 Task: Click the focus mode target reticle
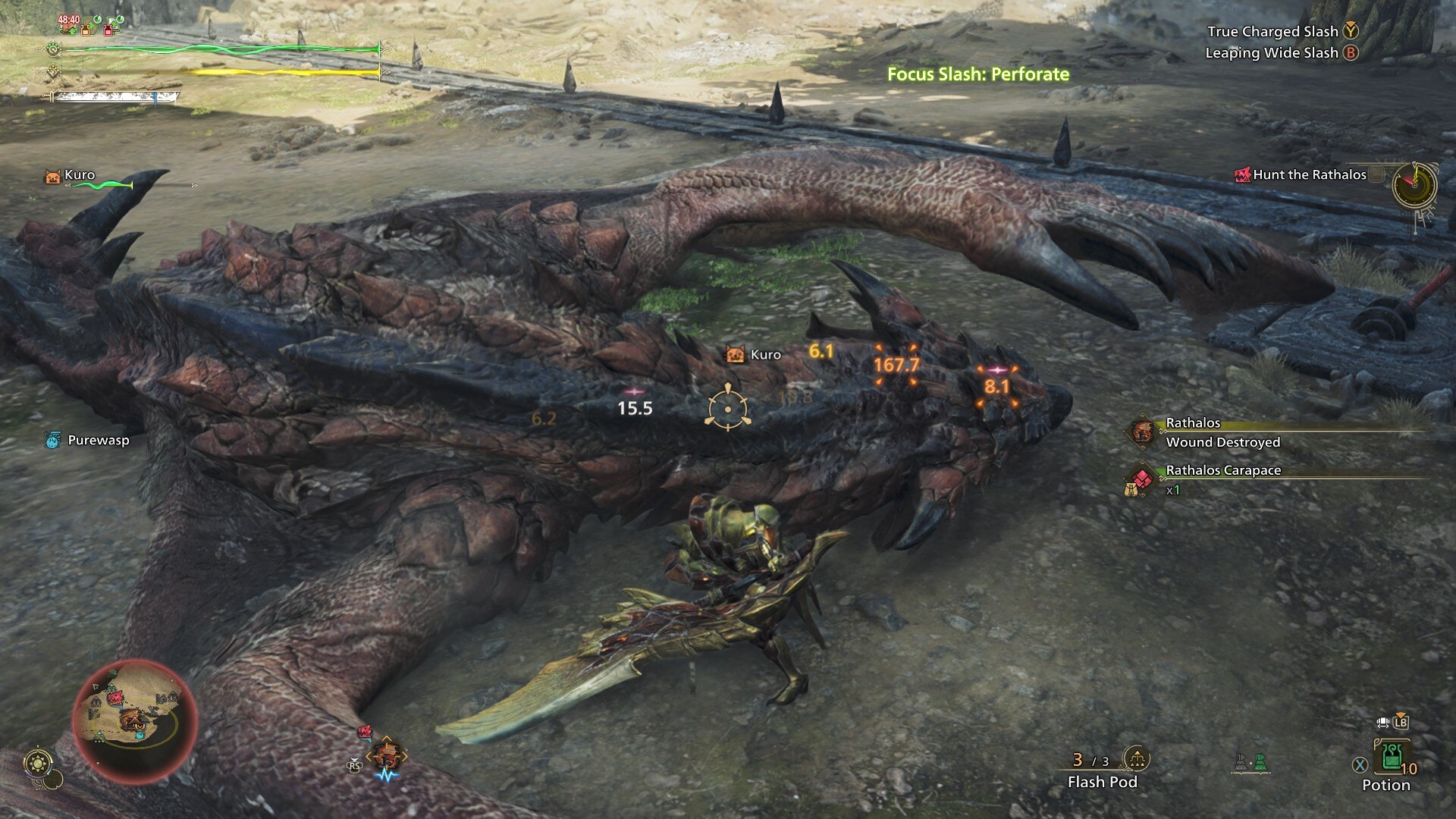point(727,408)
